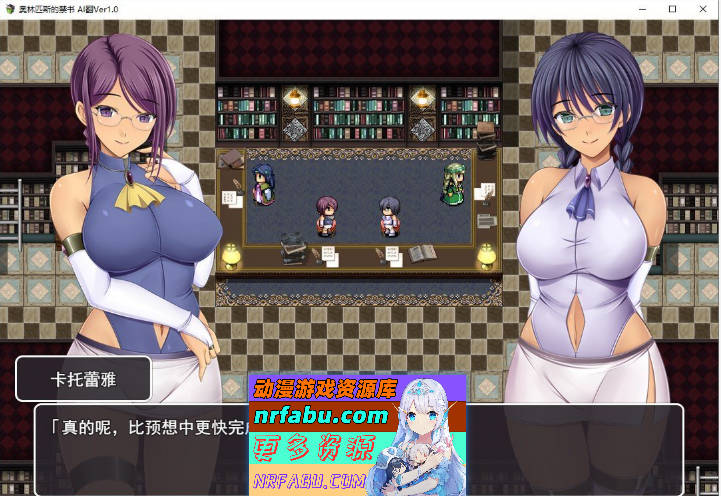Close the game window
721x496 pixels.
(x=702, y=9)
